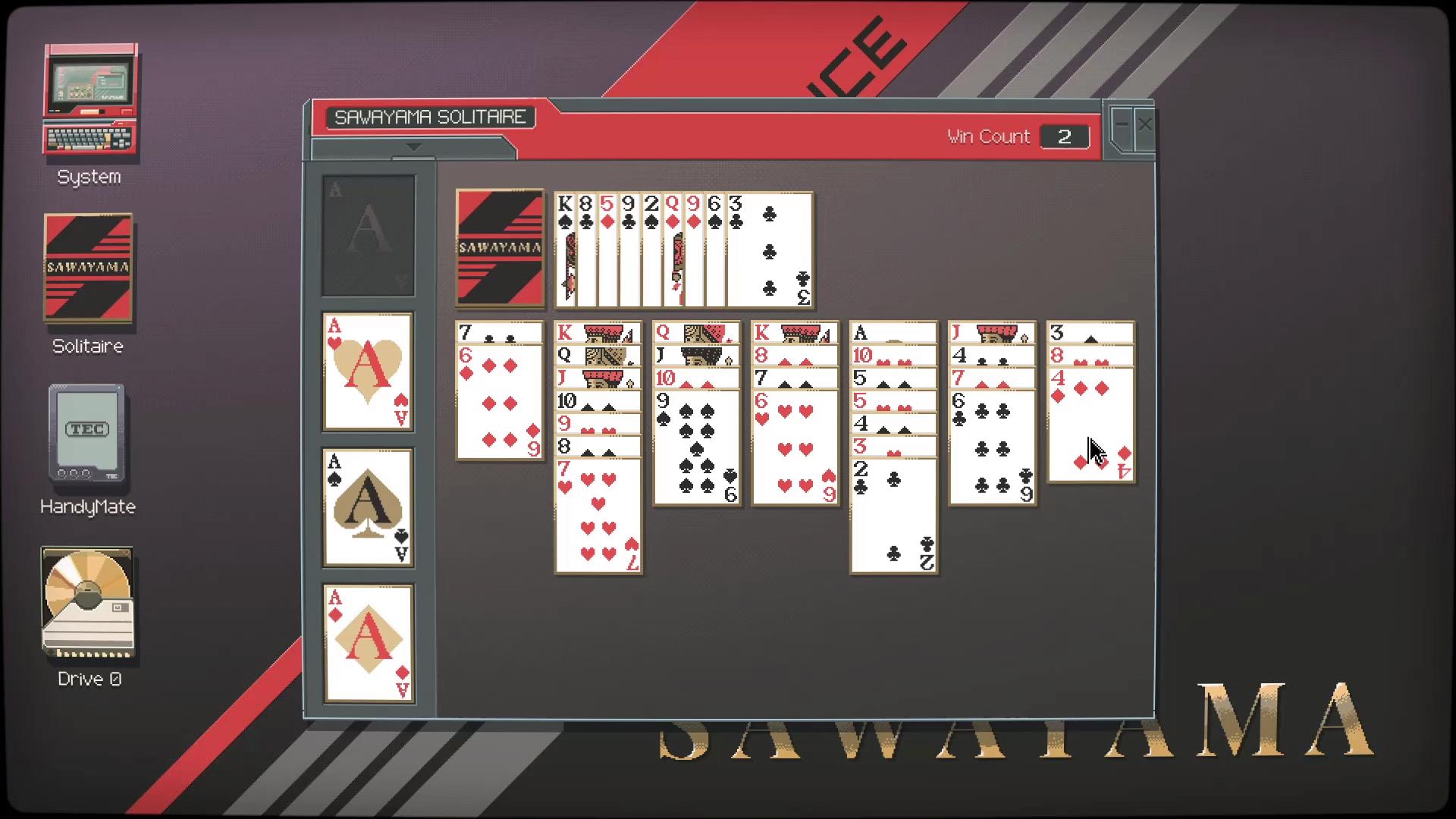
Task: Choose the 4 of diamonds tableau card
Action: coord(1090,425)
